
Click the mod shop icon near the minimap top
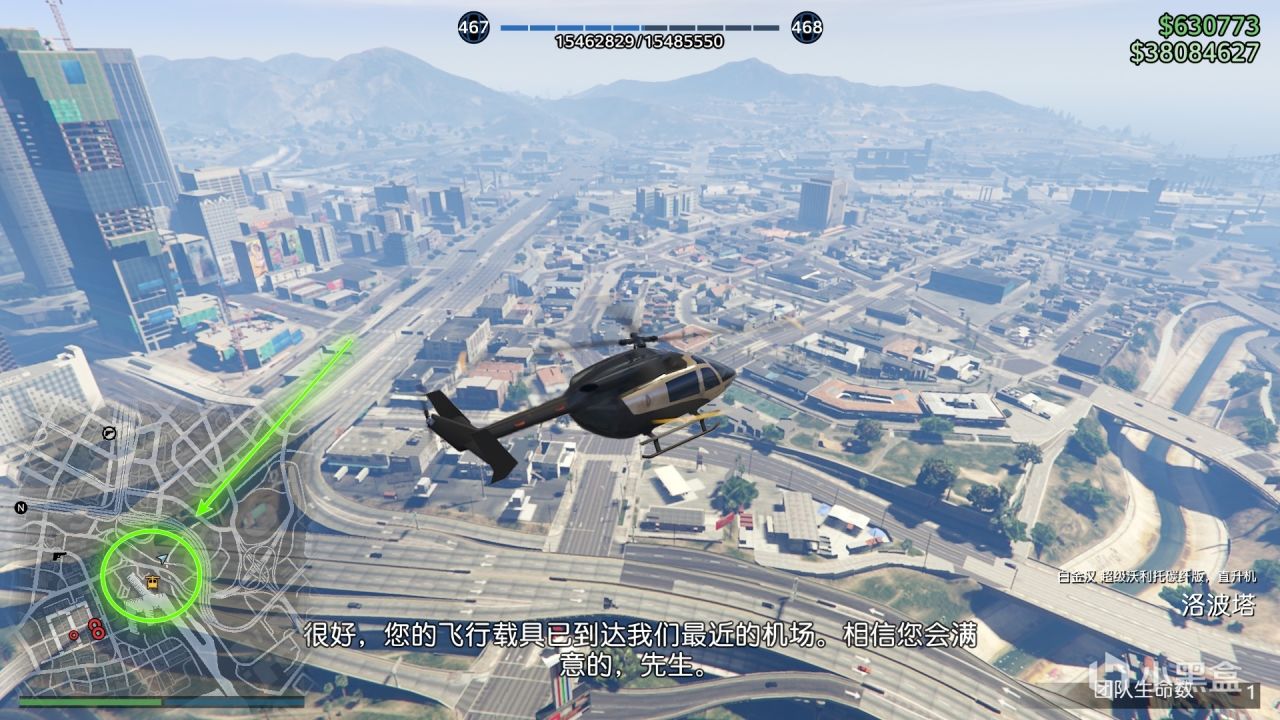(108, 433)
